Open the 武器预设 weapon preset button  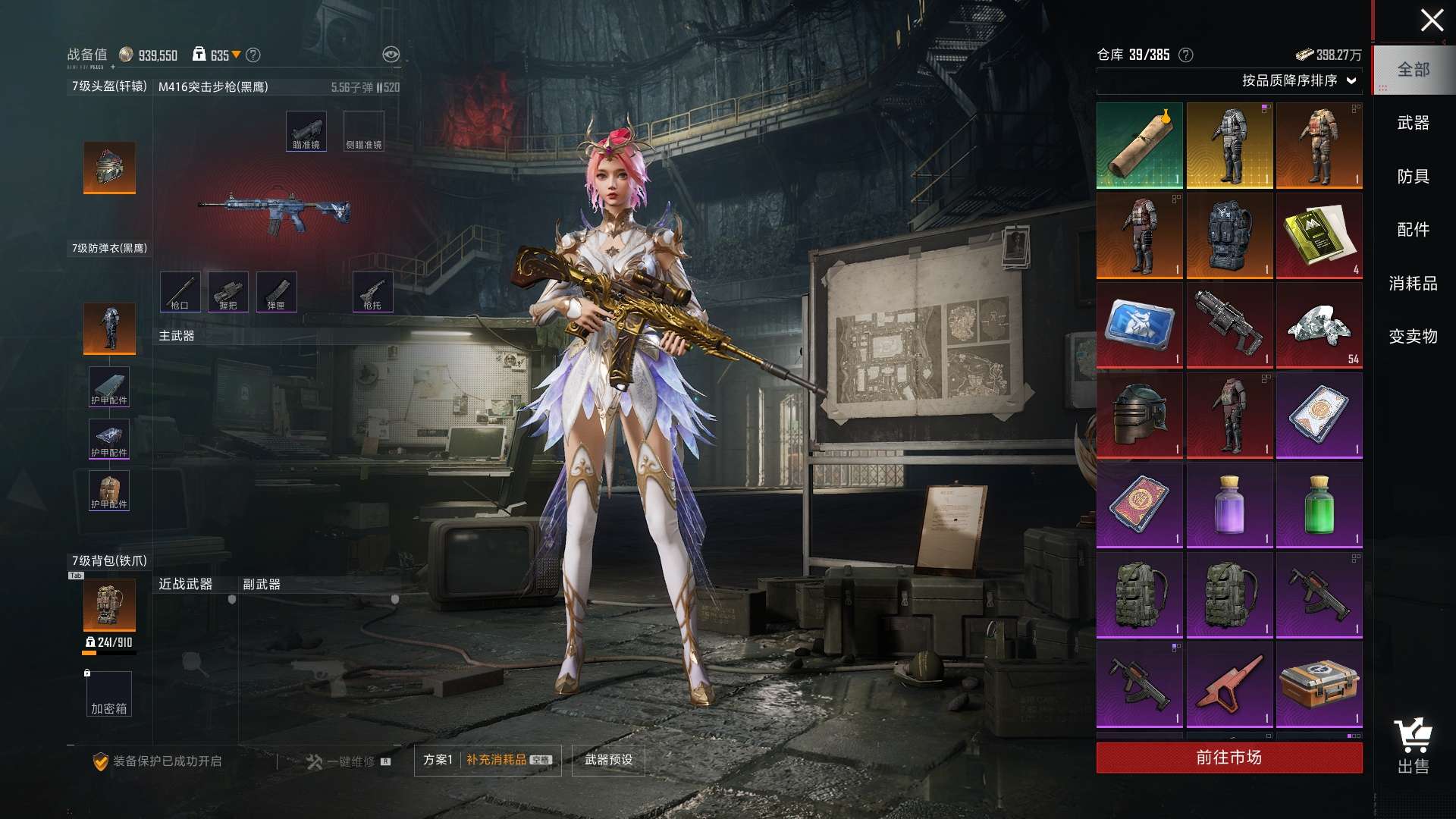pos(608,760)
